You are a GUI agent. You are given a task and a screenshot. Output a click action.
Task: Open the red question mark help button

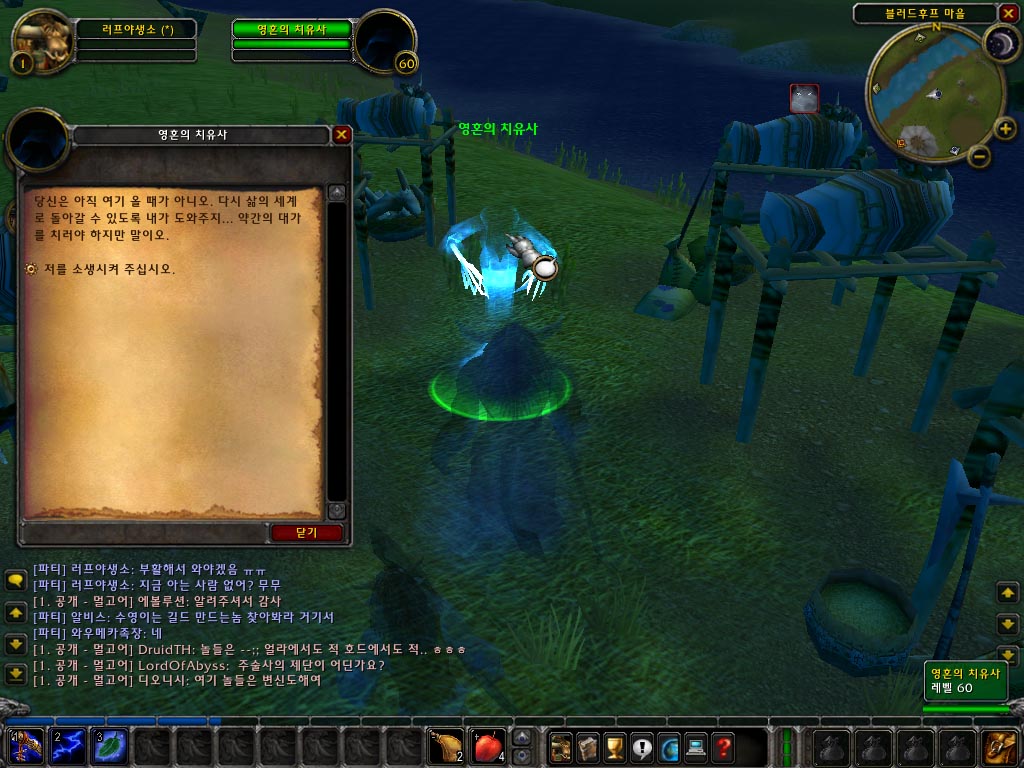[x=723, y=747]
